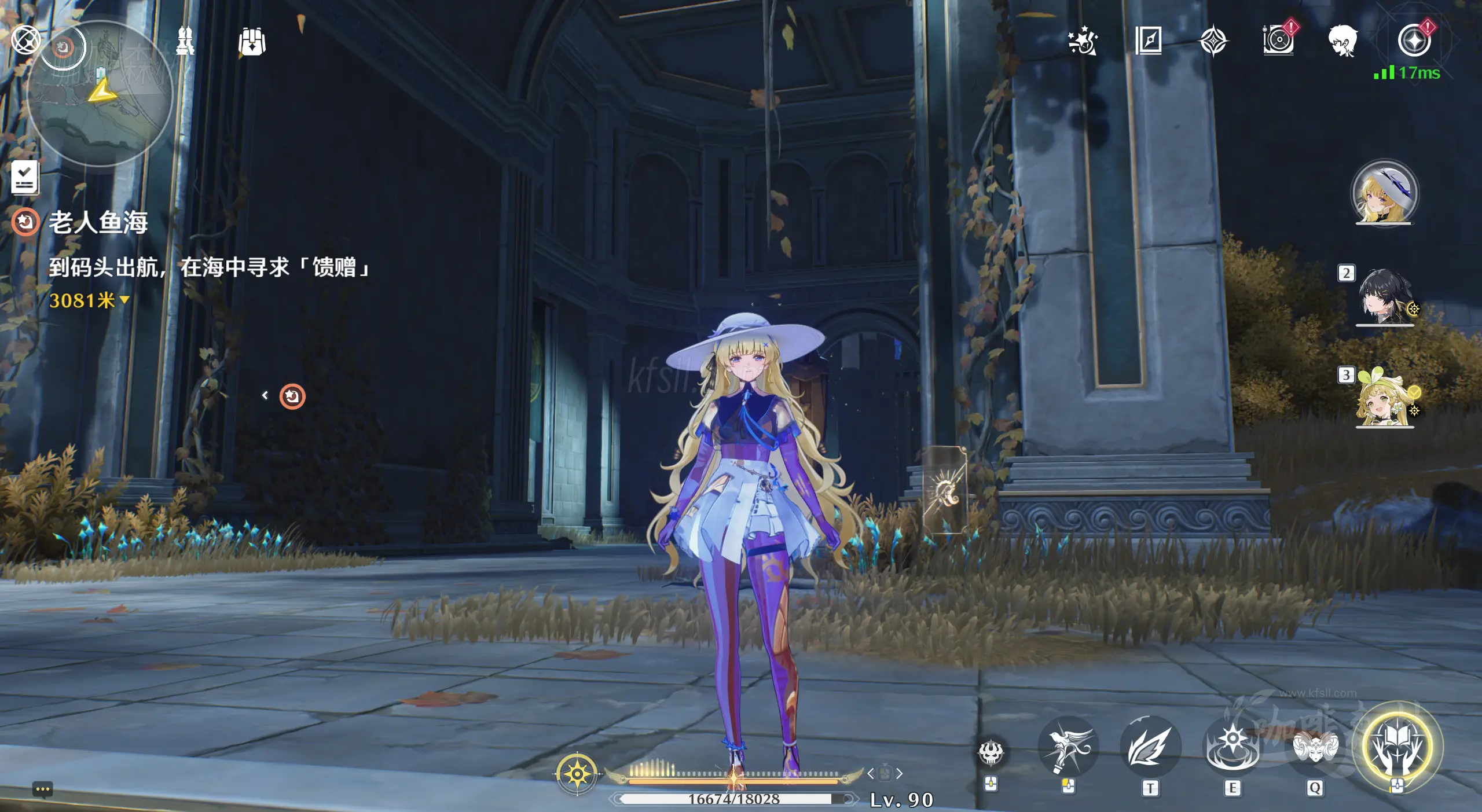Open the quest log checklist icon
The width and height of the screenshot is (1482, 812).
(25, 177)
